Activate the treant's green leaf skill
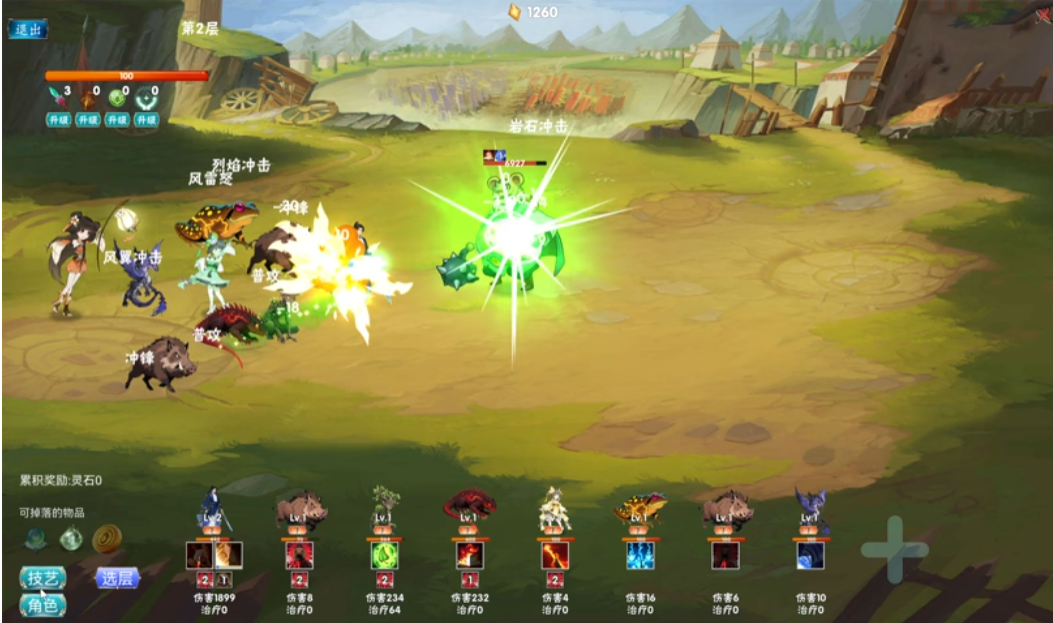The height and width of the screenshot is (623, 1053). point(384,555)
